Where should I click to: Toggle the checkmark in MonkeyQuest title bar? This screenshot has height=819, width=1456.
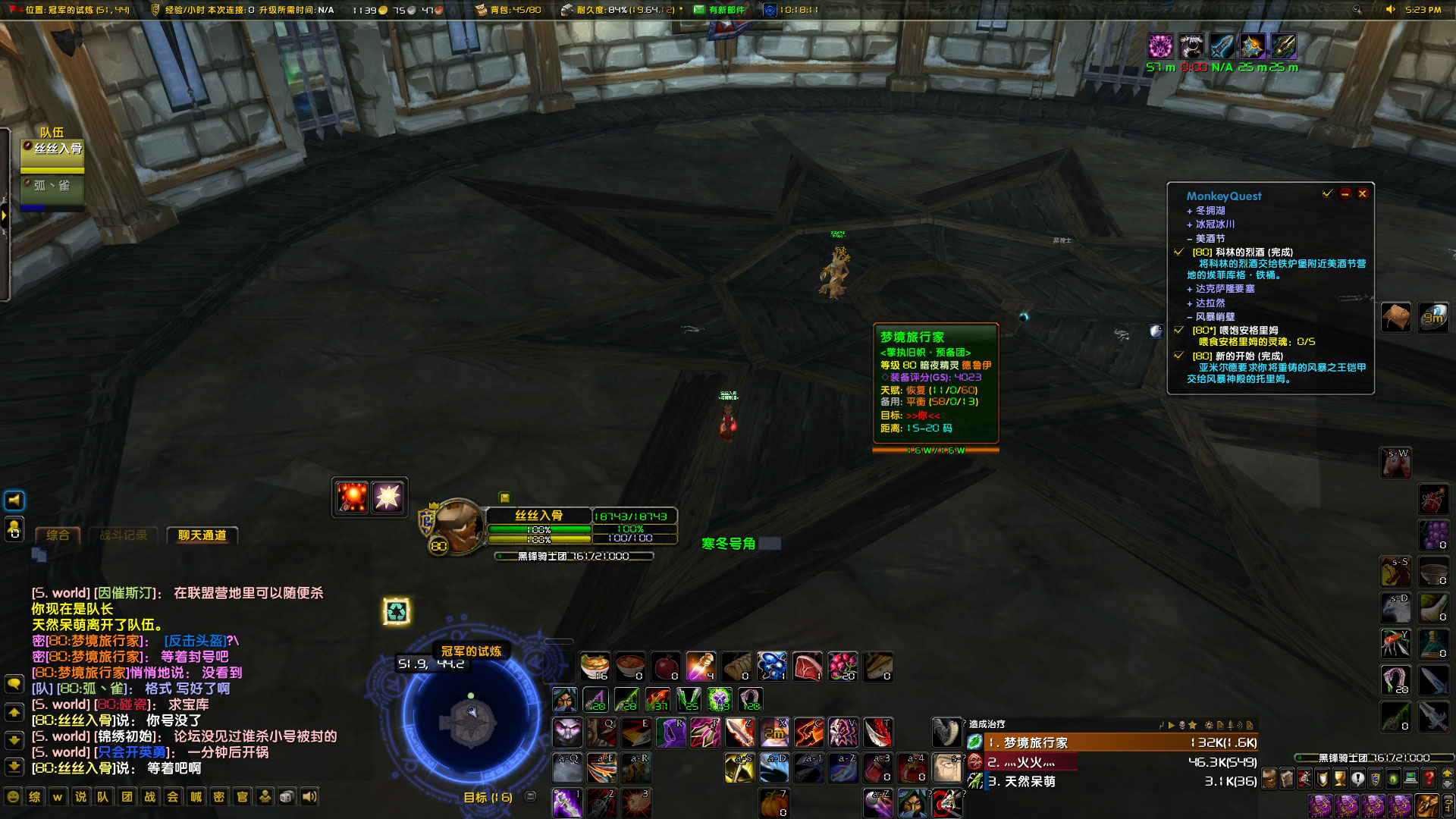point(1327,193)
